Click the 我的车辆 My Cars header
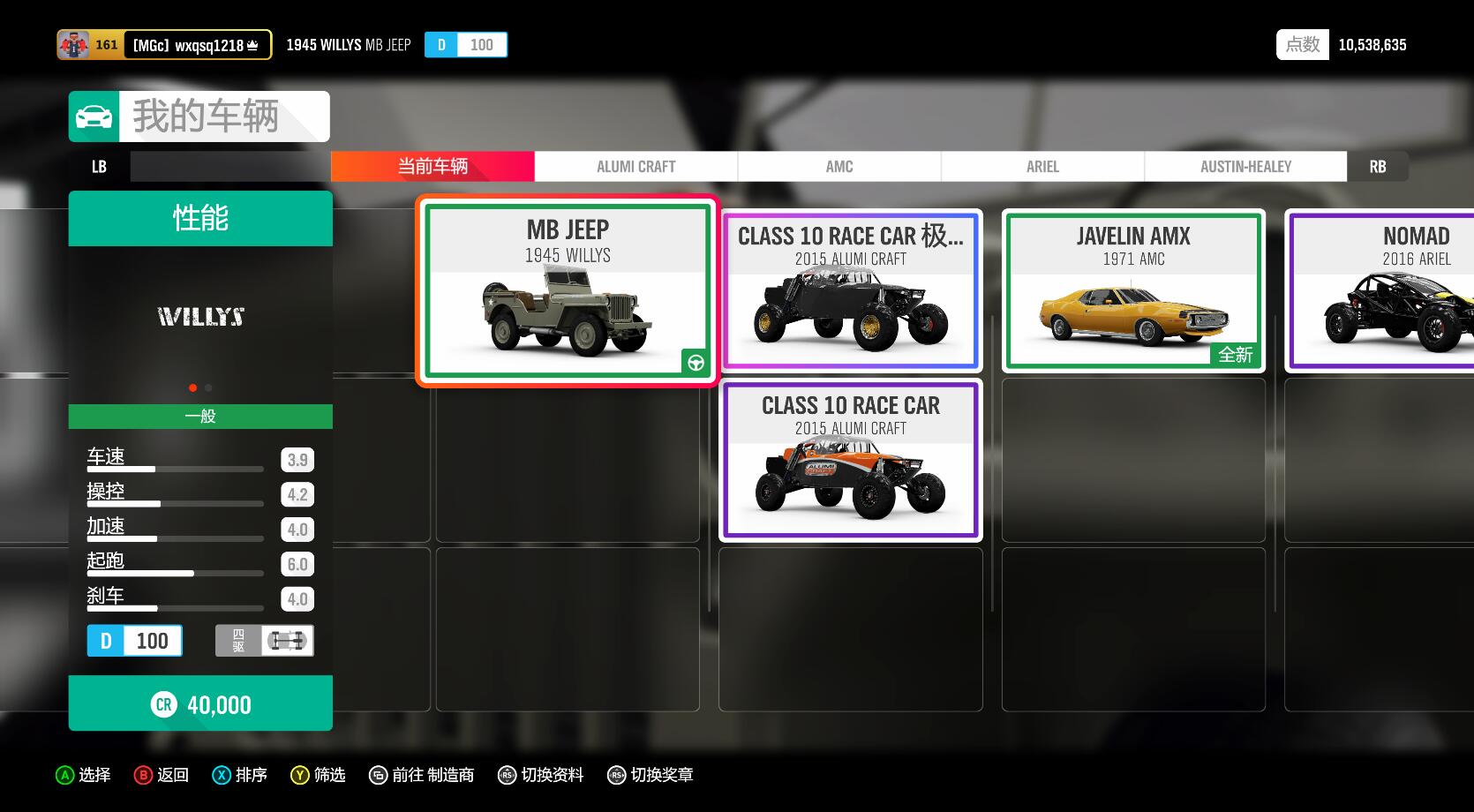This screenshot has height=812, width=1474. coord(199,117)
